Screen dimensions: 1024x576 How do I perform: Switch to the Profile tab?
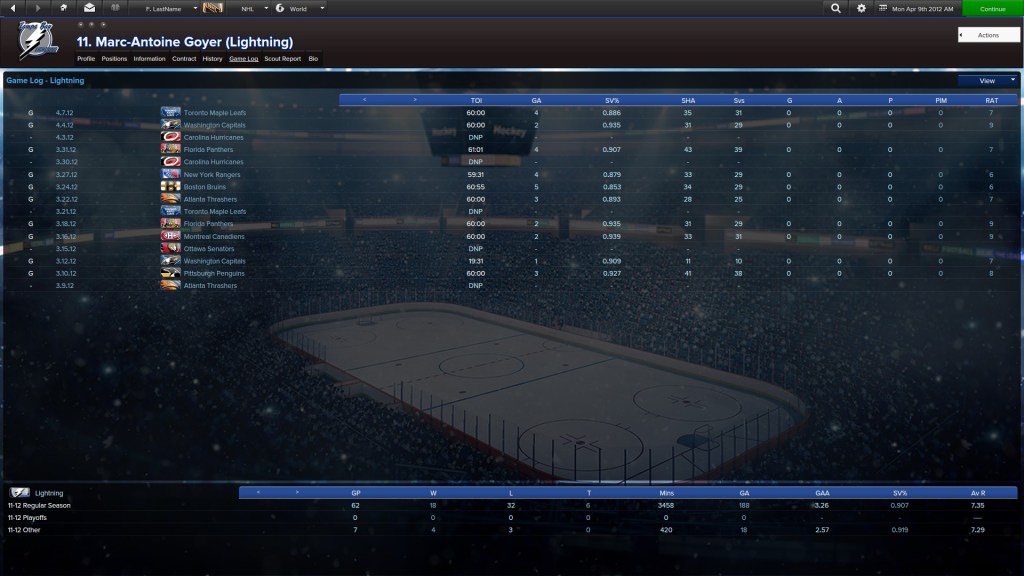click(x=86, y=59)
